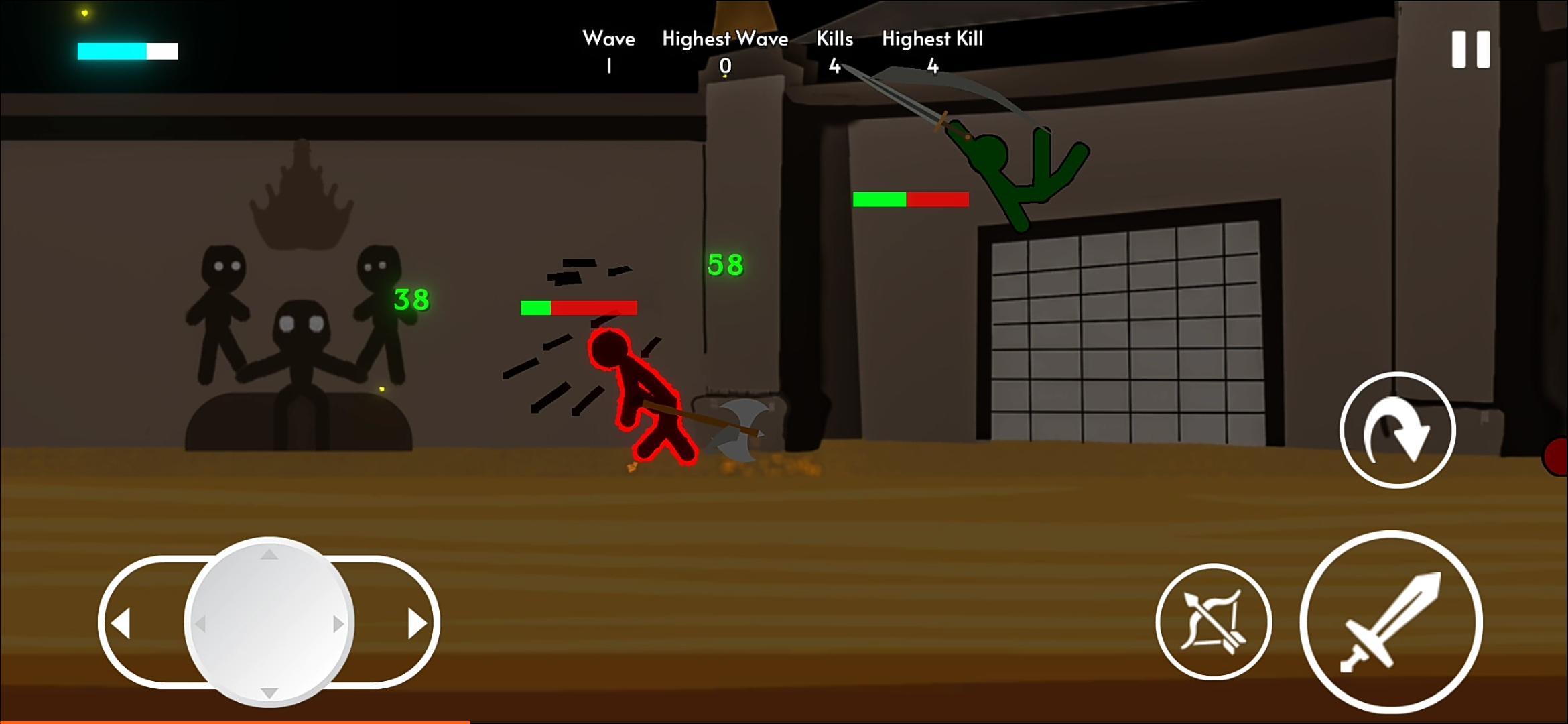Click the Wave stat label

pos(609,38)
